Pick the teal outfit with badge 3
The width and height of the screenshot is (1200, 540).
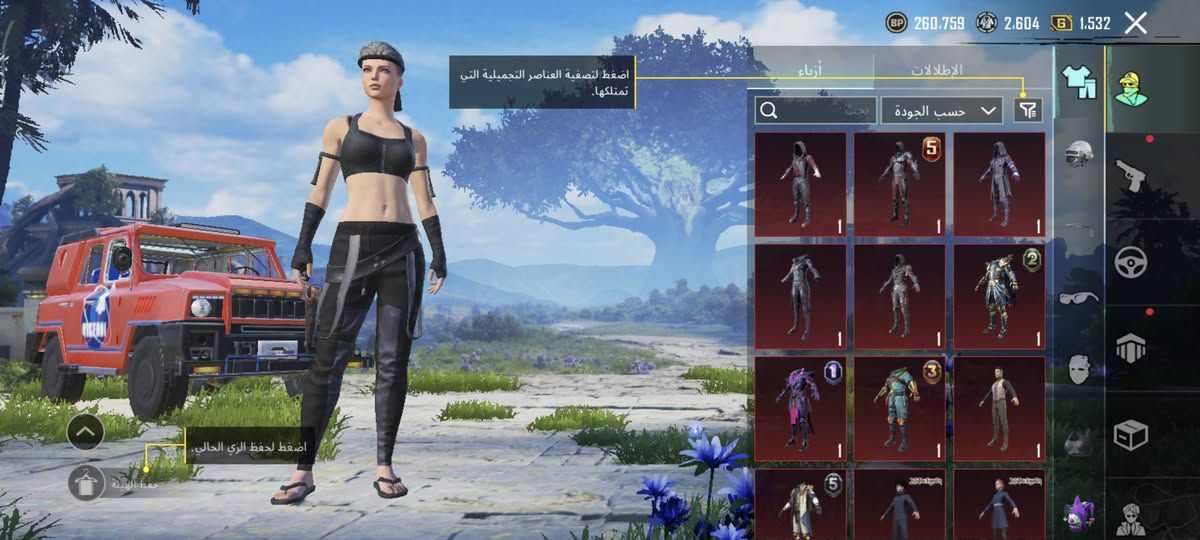899,408
